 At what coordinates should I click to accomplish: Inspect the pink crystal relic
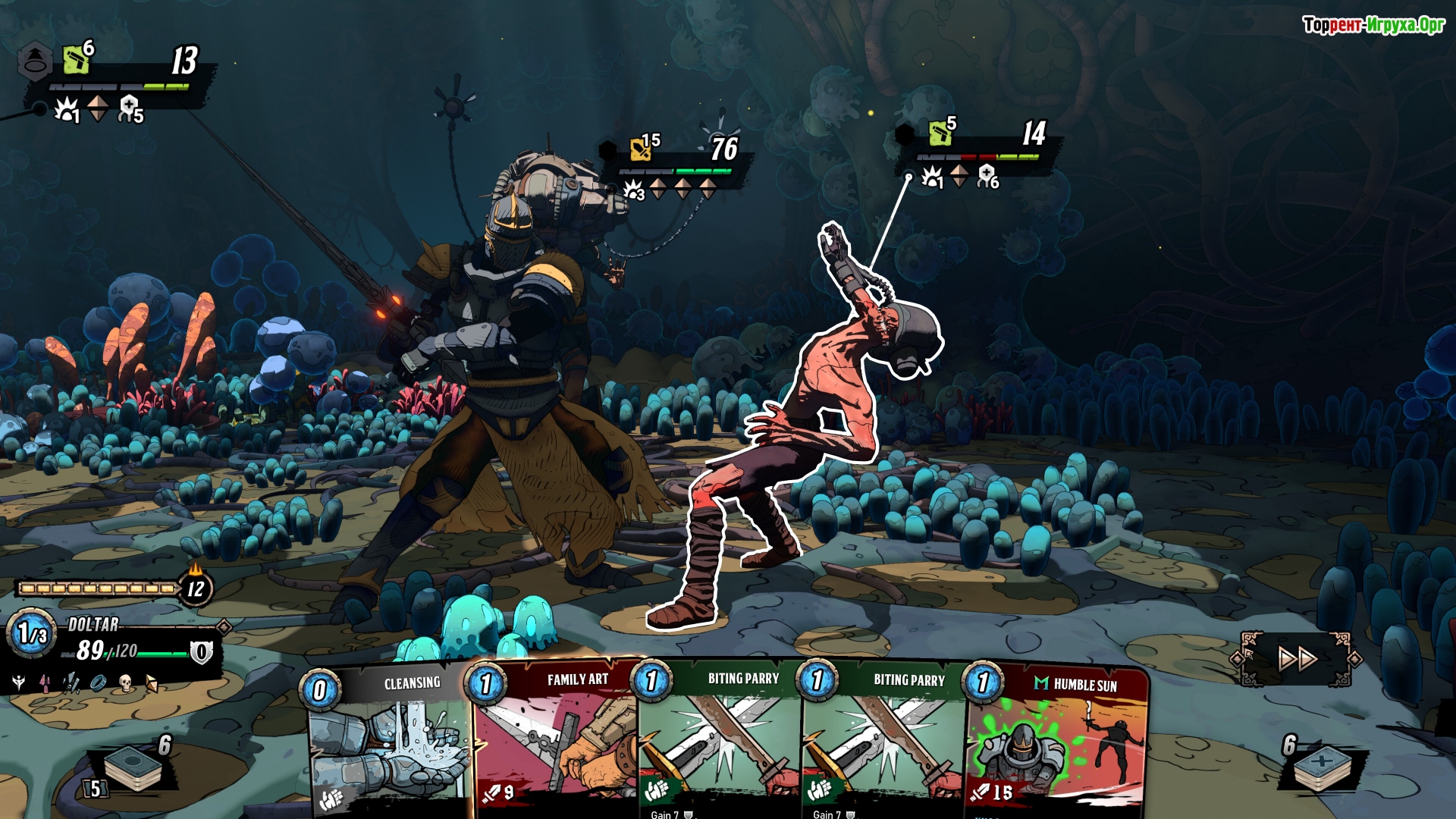tap(45, 683)
